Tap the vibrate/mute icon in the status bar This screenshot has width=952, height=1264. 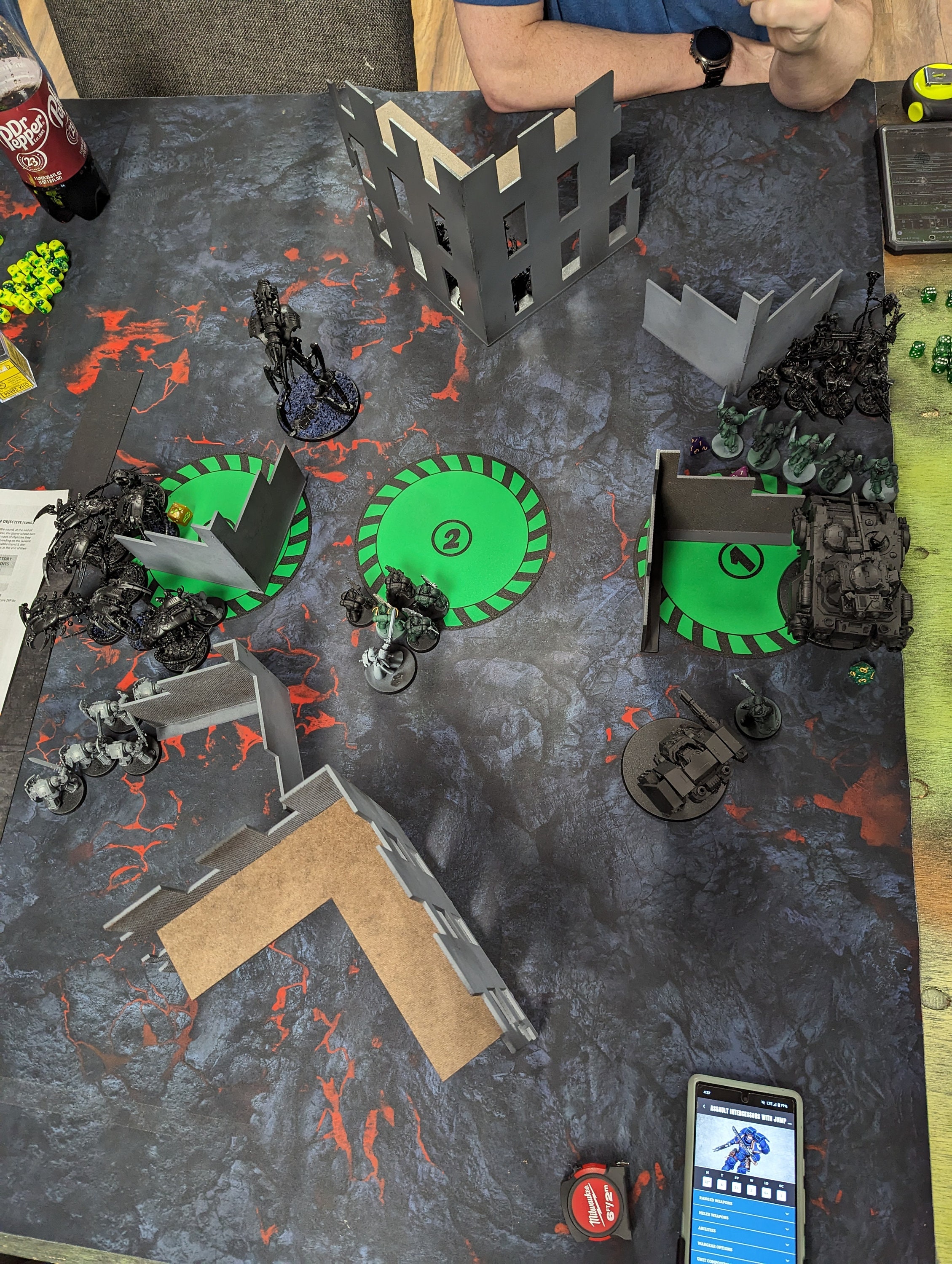(764, 1103)
